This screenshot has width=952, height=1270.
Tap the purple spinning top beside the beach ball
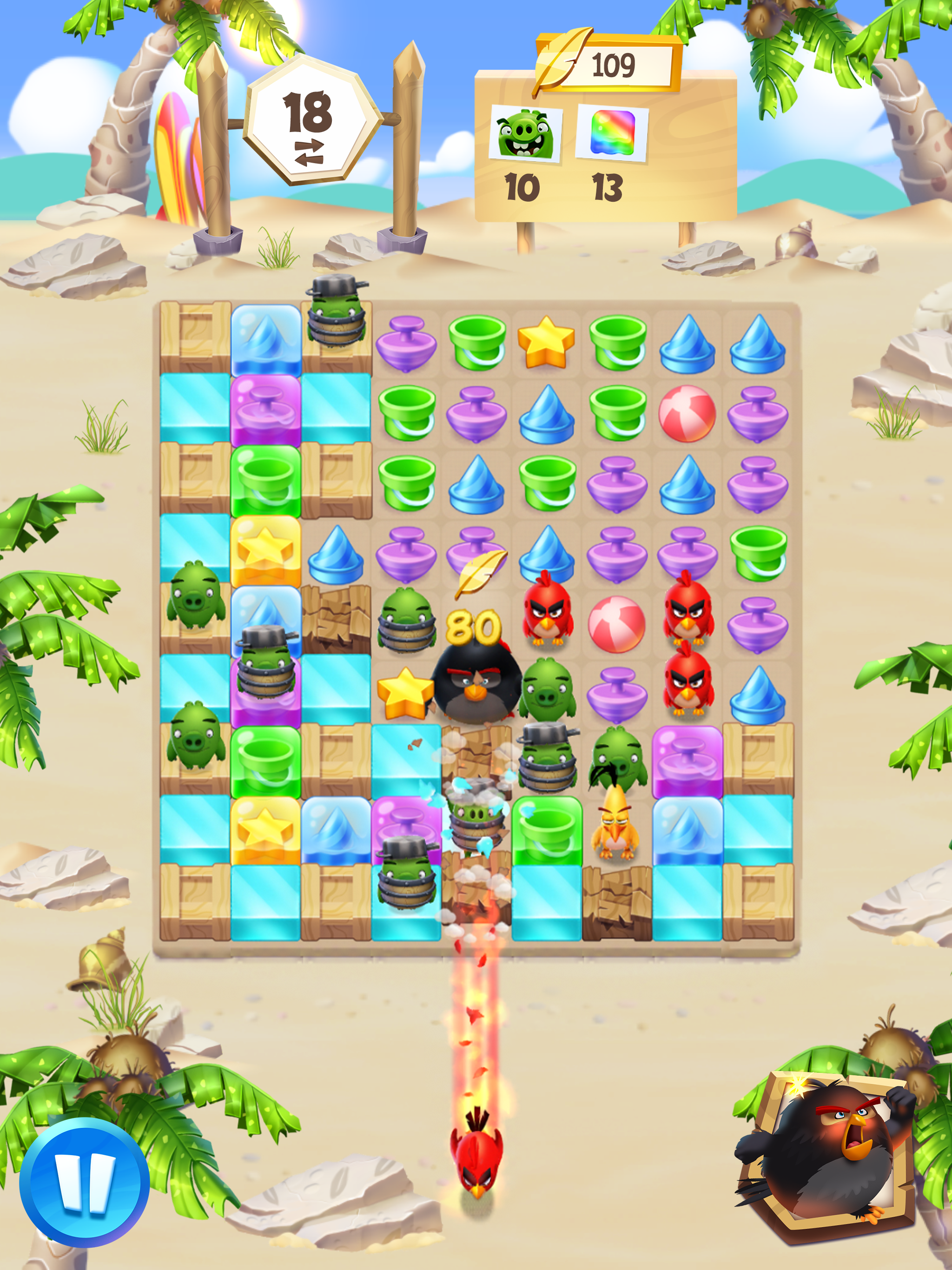coord(617,695)
